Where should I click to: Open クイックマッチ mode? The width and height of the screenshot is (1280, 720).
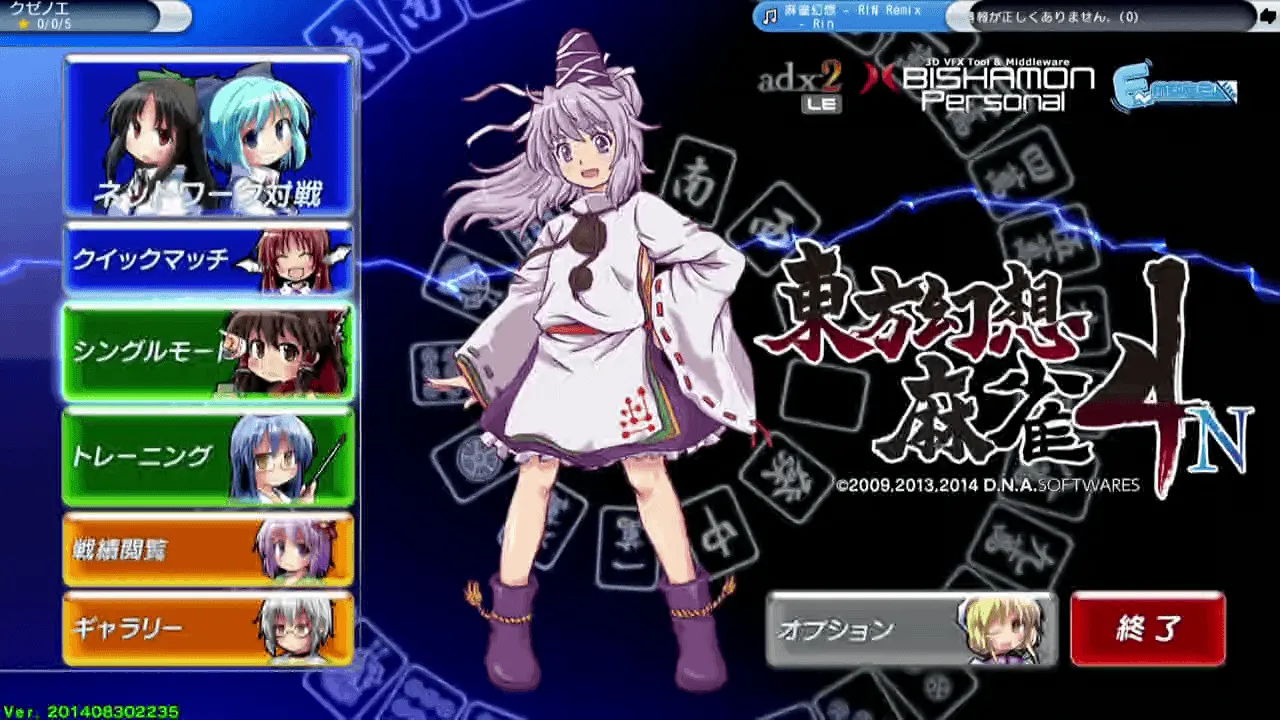click(x=150, y=258)
